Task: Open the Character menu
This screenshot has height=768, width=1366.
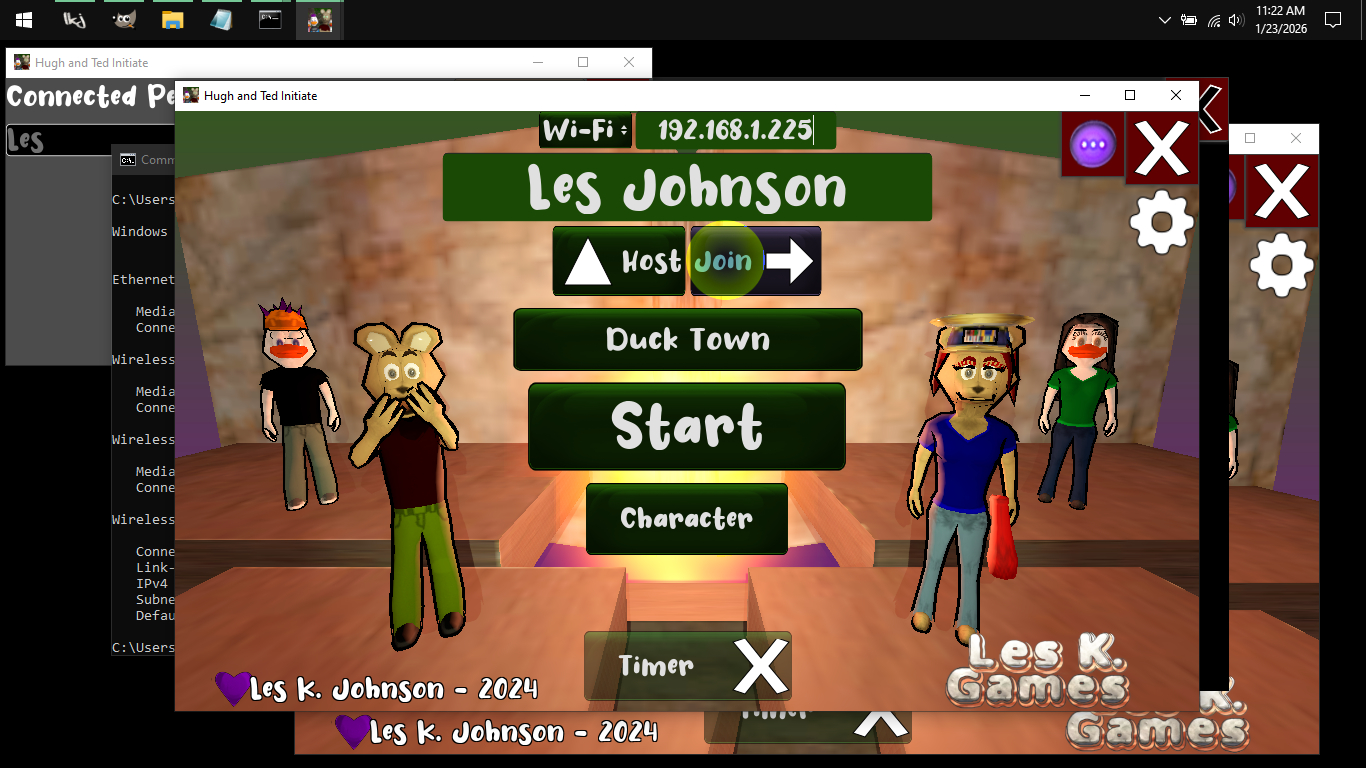Action: tap(687, 518)
